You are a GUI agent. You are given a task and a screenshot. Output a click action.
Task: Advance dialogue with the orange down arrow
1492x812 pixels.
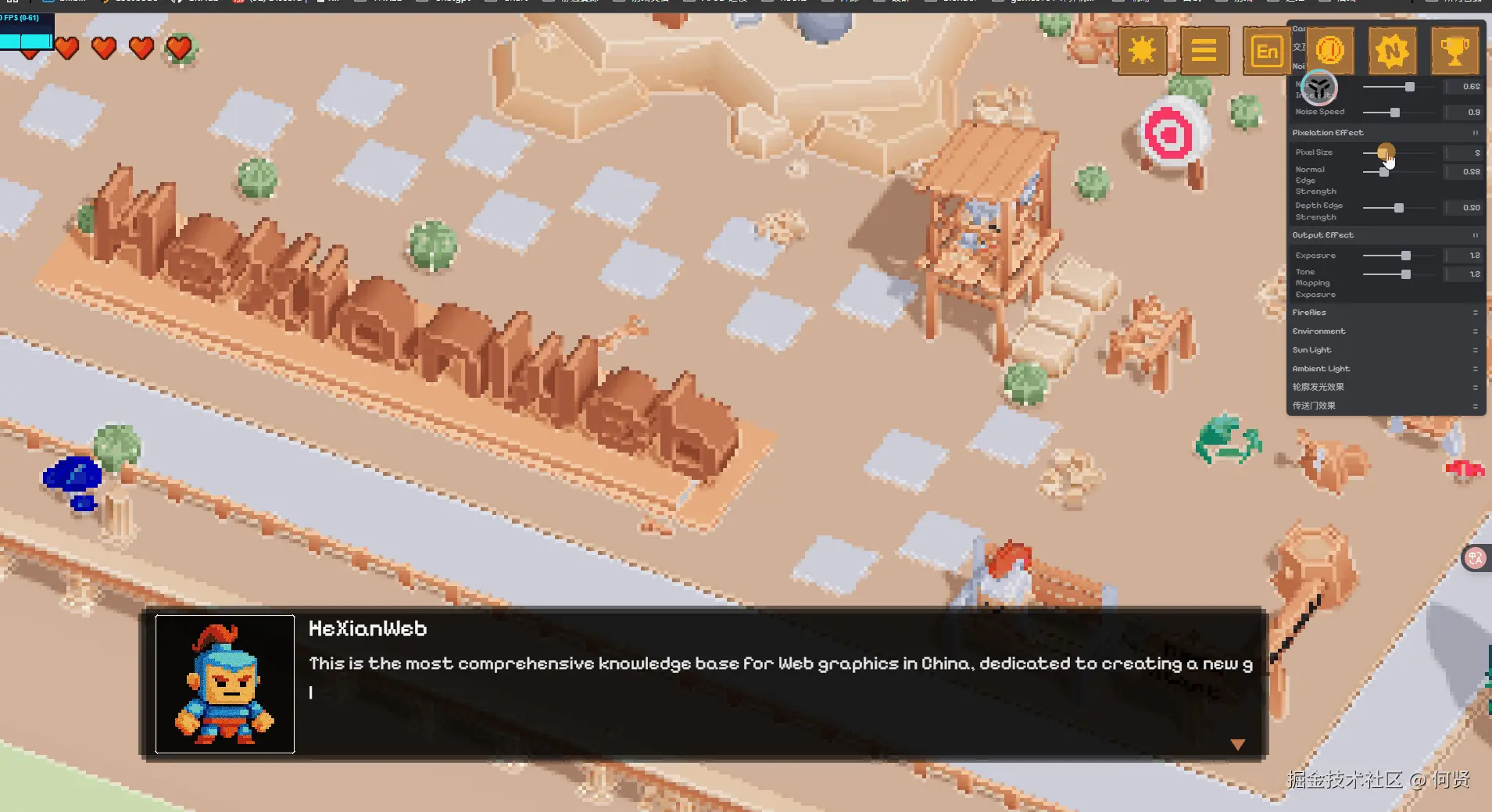pyautogui.click(x=1237, y=745)
